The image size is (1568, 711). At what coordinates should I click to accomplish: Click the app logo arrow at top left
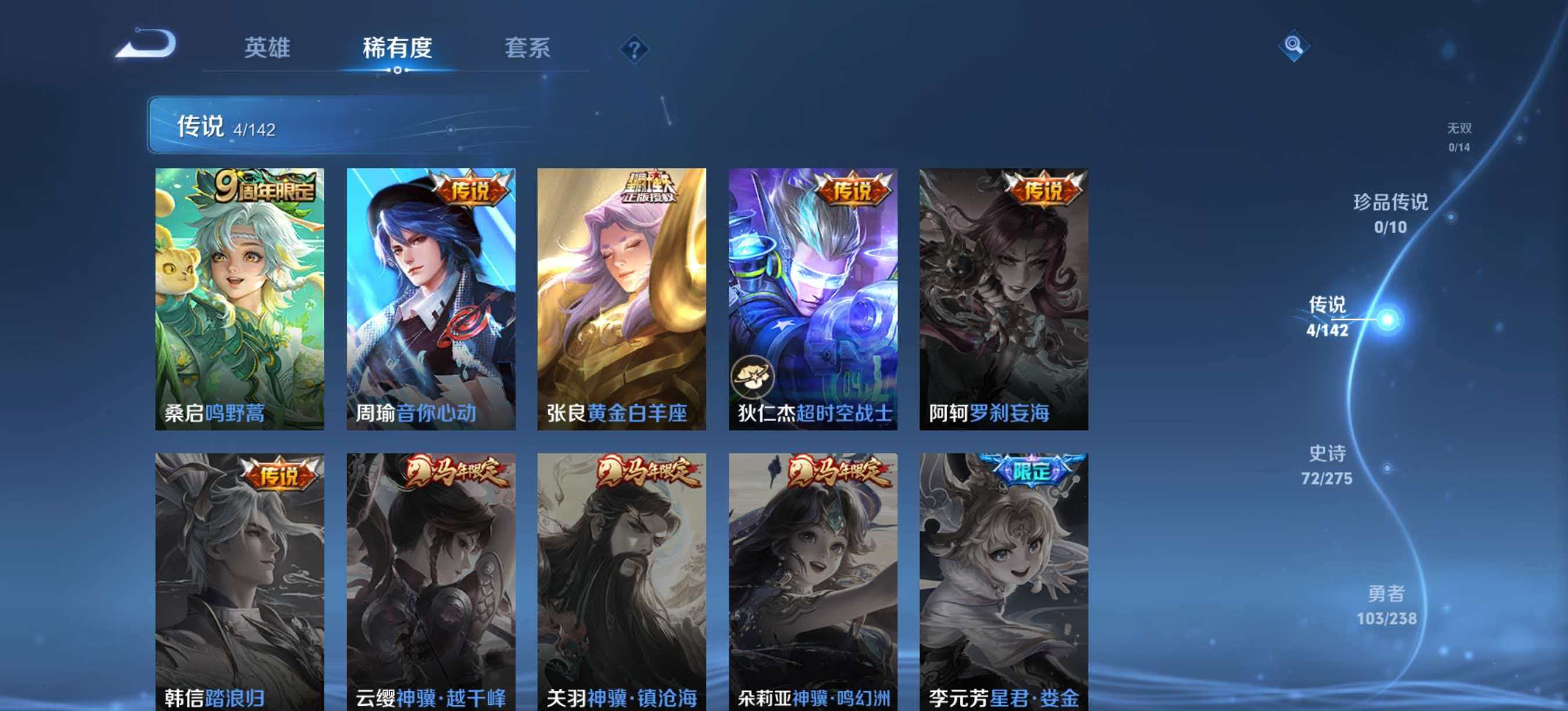146,42
